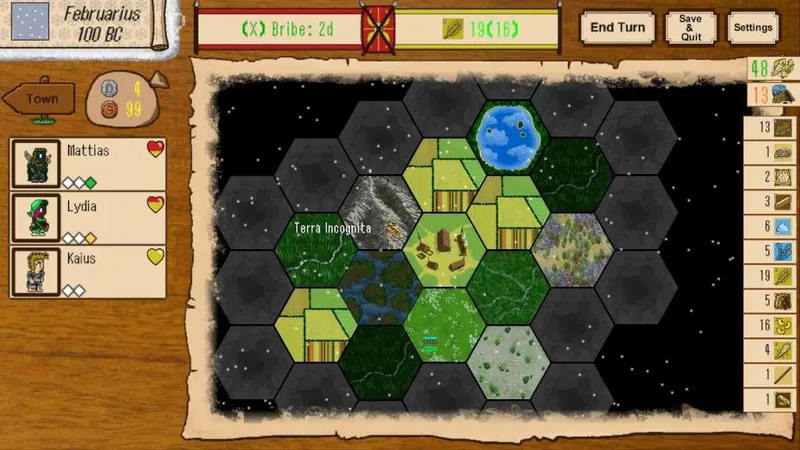This screenshot has height=450, width=800.
Task: Click the coin pouch money display
Action: pos(124,99)
